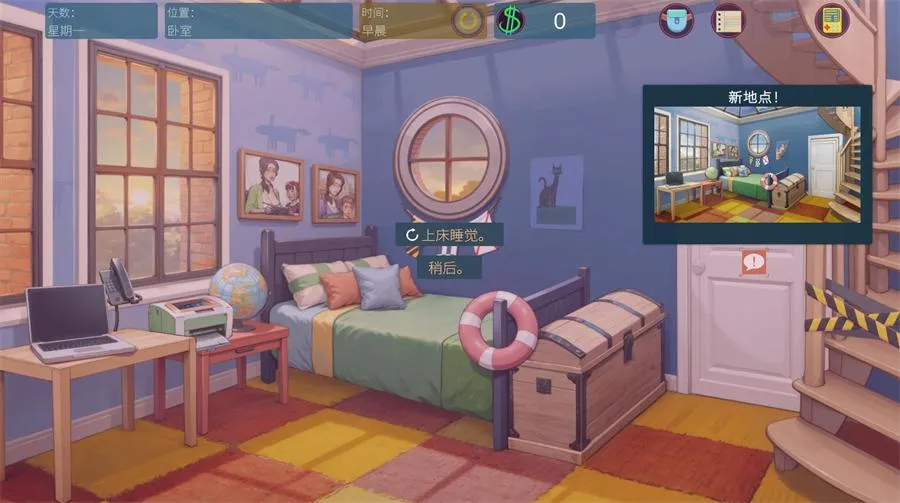Click the exclamation speech bubble on the door

click(x=754, y=263)
